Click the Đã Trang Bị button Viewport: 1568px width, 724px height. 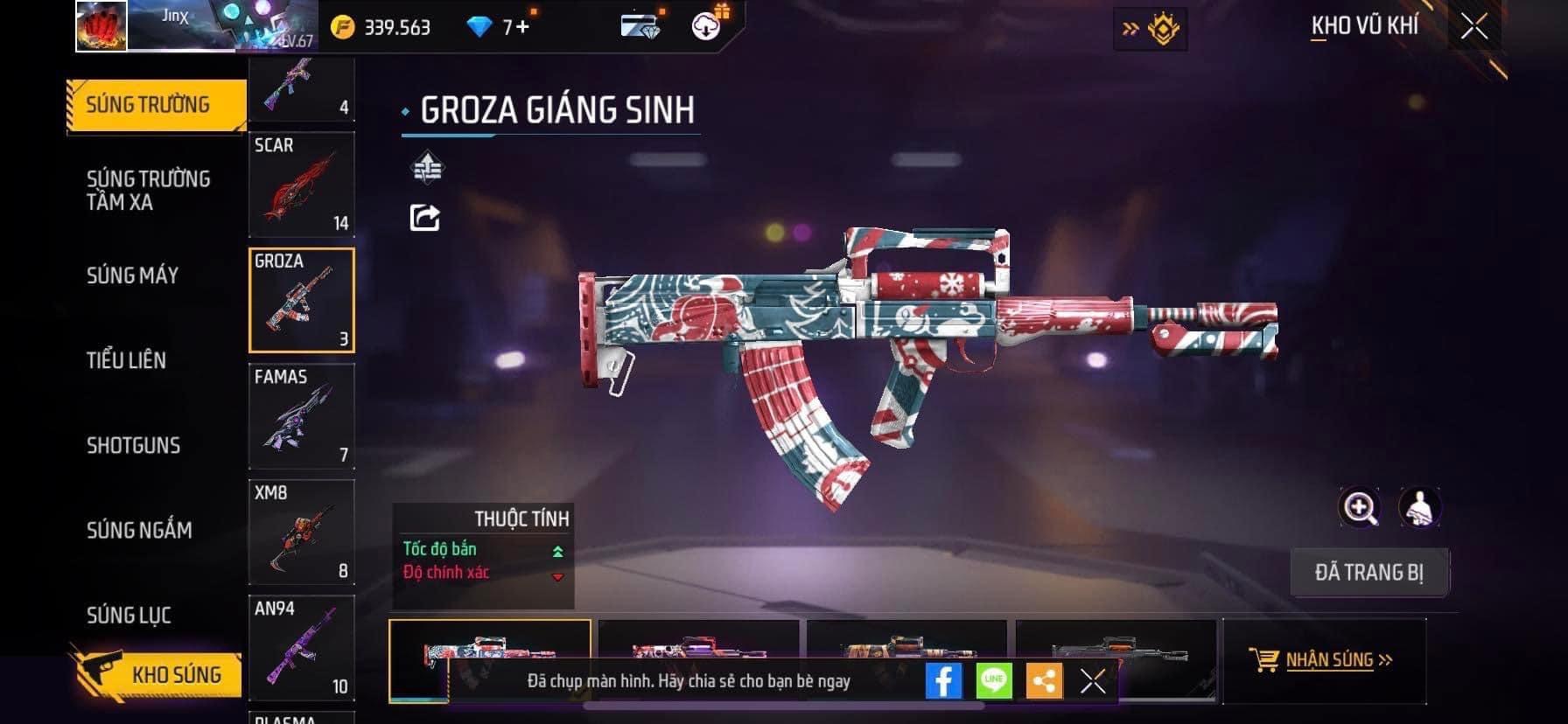[x=1368, y=573]
